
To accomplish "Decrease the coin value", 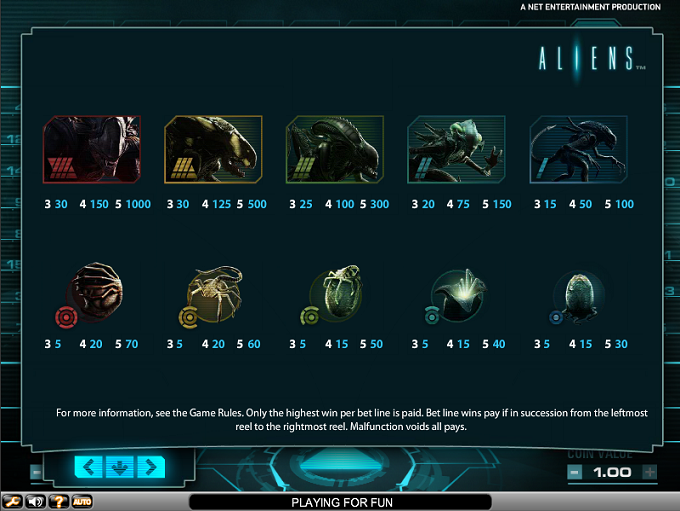I will (574, 472).
